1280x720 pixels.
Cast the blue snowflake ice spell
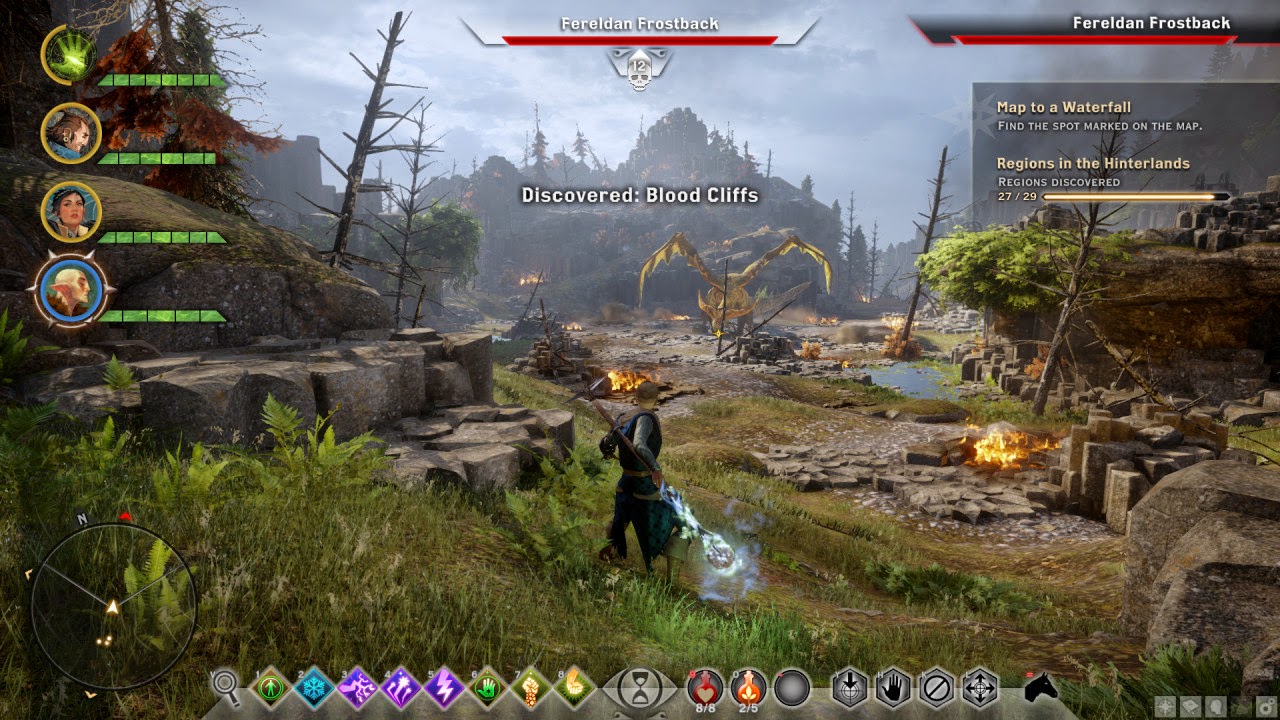tap(314, 687)
